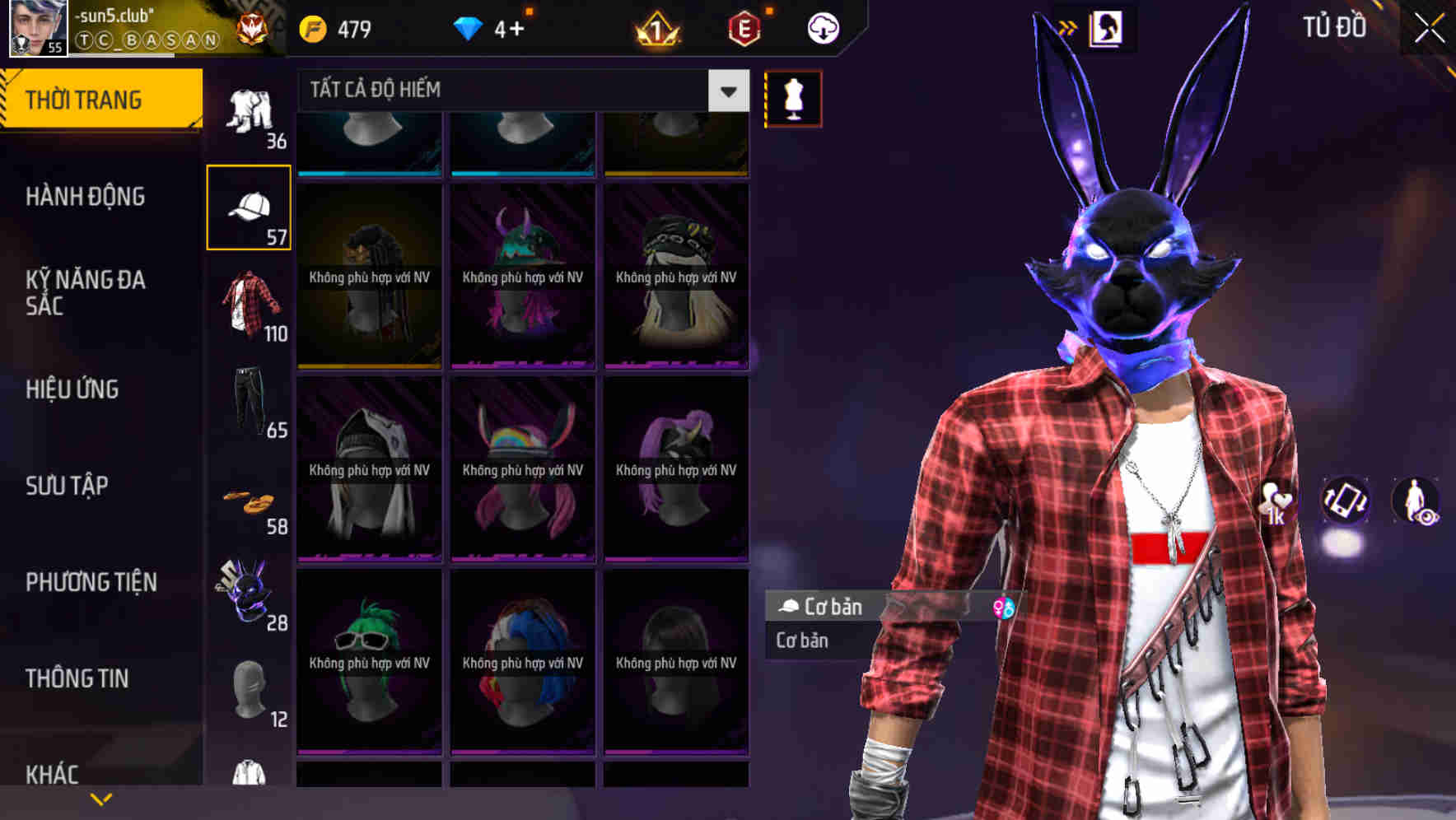Viewport: 1456px width, 820px height.
Task: Select the cap category icon showing 57 items
Action: pos(250,206)
